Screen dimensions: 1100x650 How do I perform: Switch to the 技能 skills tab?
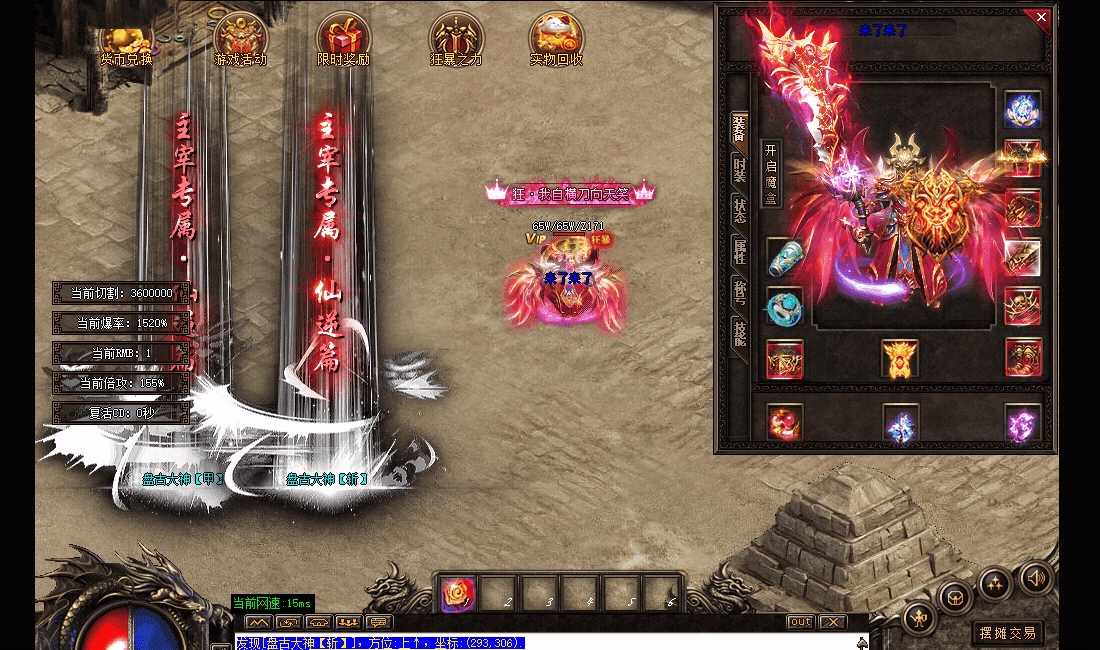[739, 333]
